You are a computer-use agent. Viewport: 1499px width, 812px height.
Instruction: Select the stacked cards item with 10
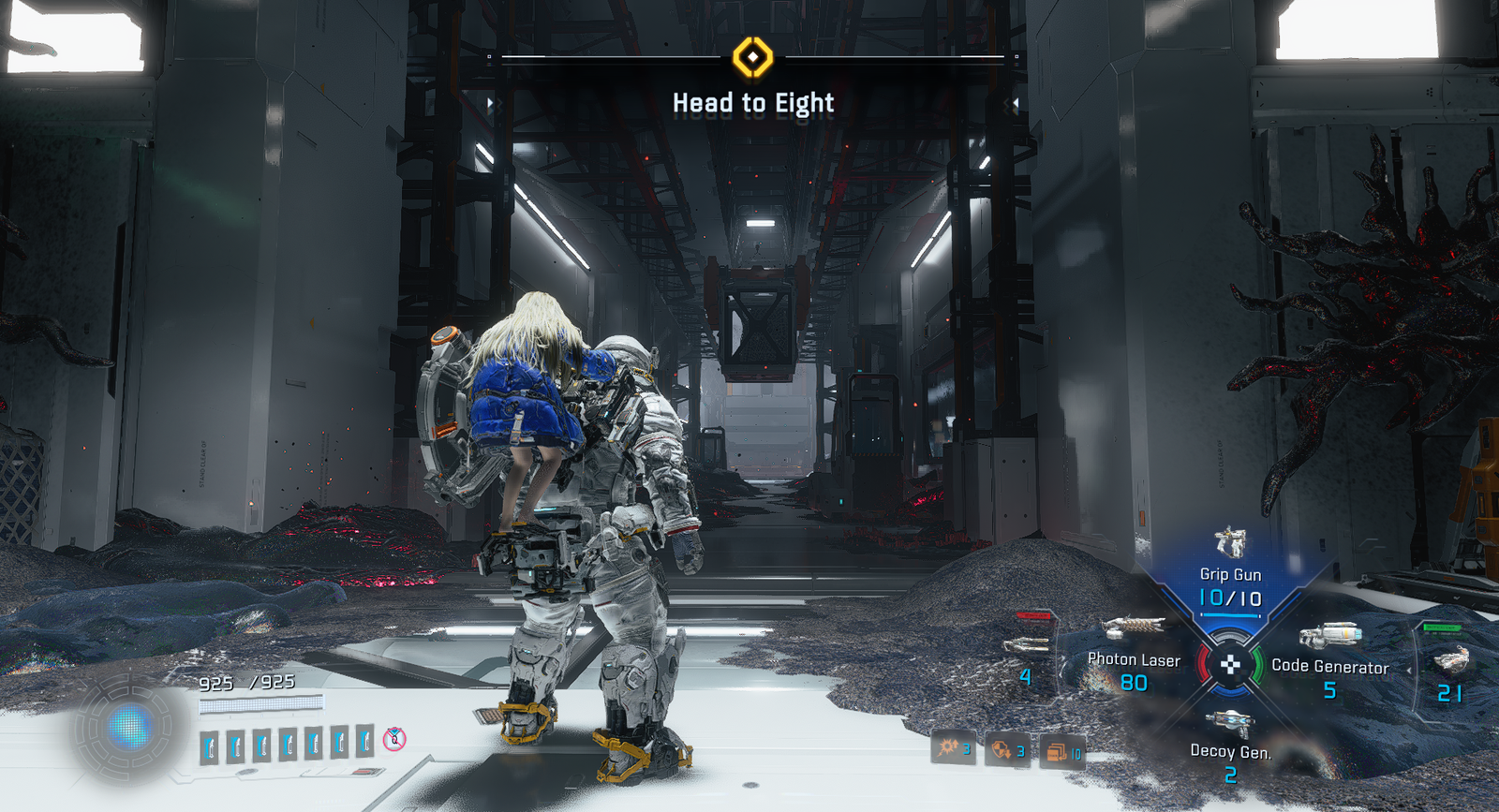point(1061,752)
